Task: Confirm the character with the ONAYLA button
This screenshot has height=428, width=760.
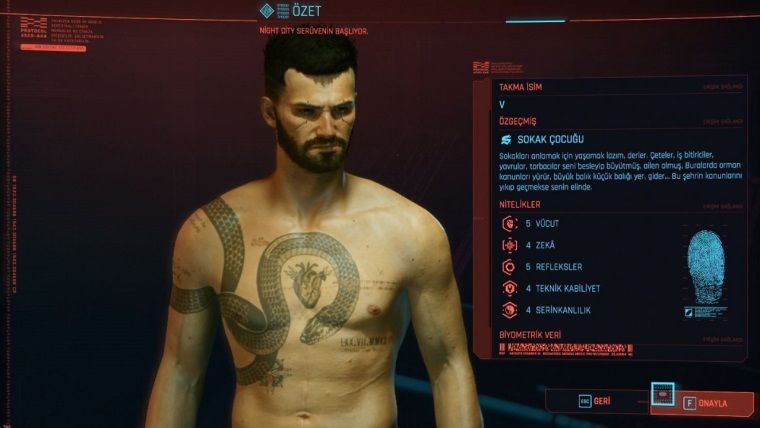Action: [702, 404]
